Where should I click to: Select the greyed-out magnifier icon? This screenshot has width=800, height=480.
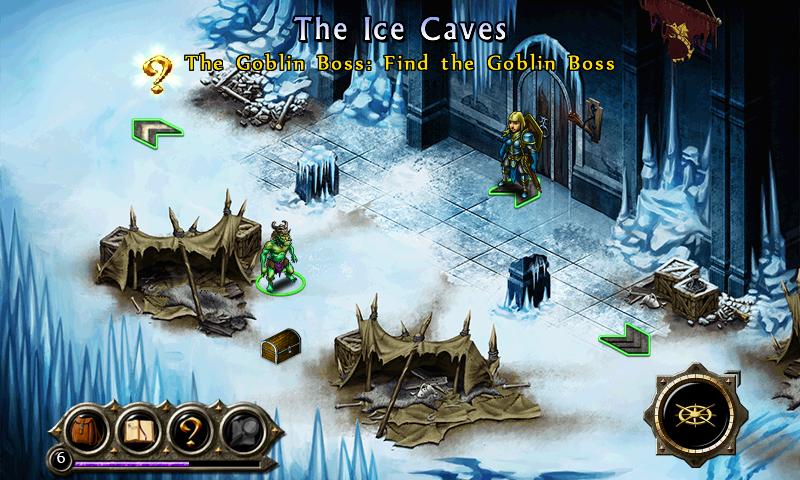pyautogui.click(x=241, y=429)
